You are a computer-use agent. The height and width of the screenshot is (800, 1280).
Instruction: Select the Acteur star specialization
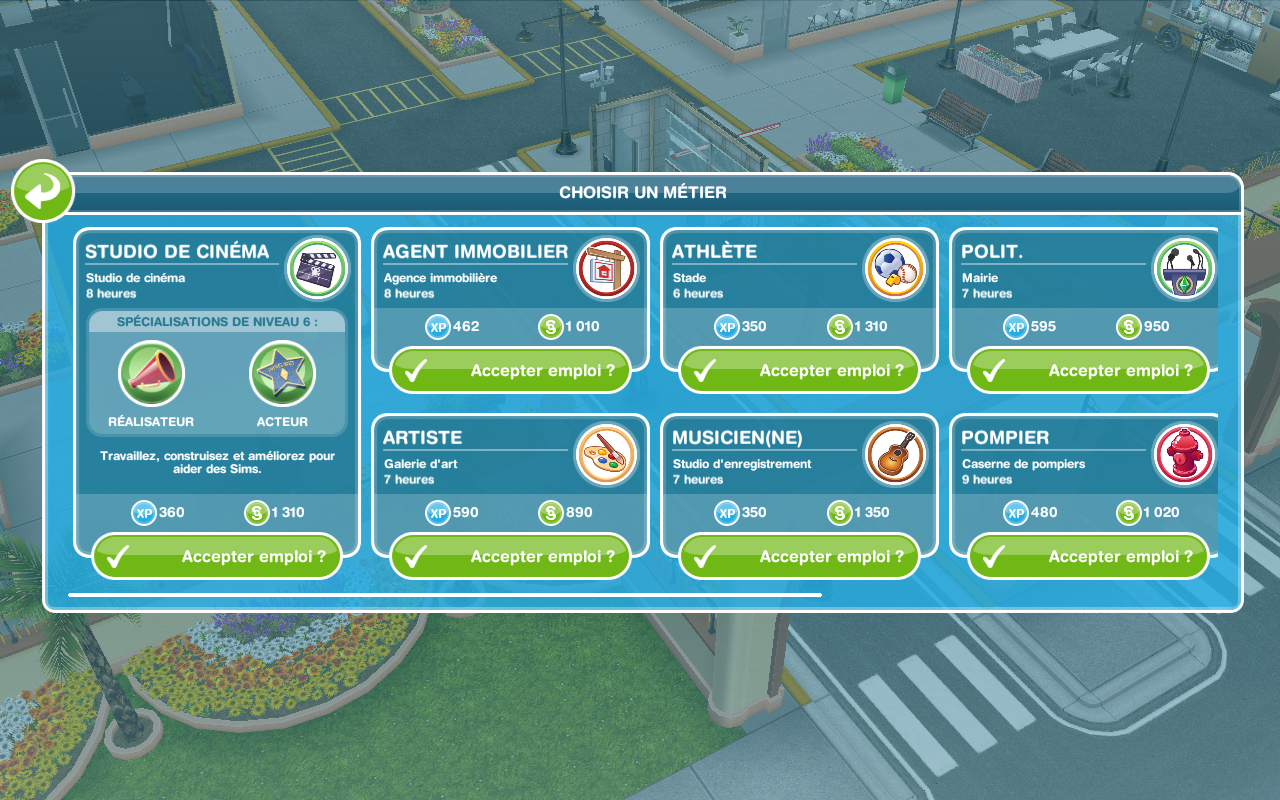click(282, 375)
